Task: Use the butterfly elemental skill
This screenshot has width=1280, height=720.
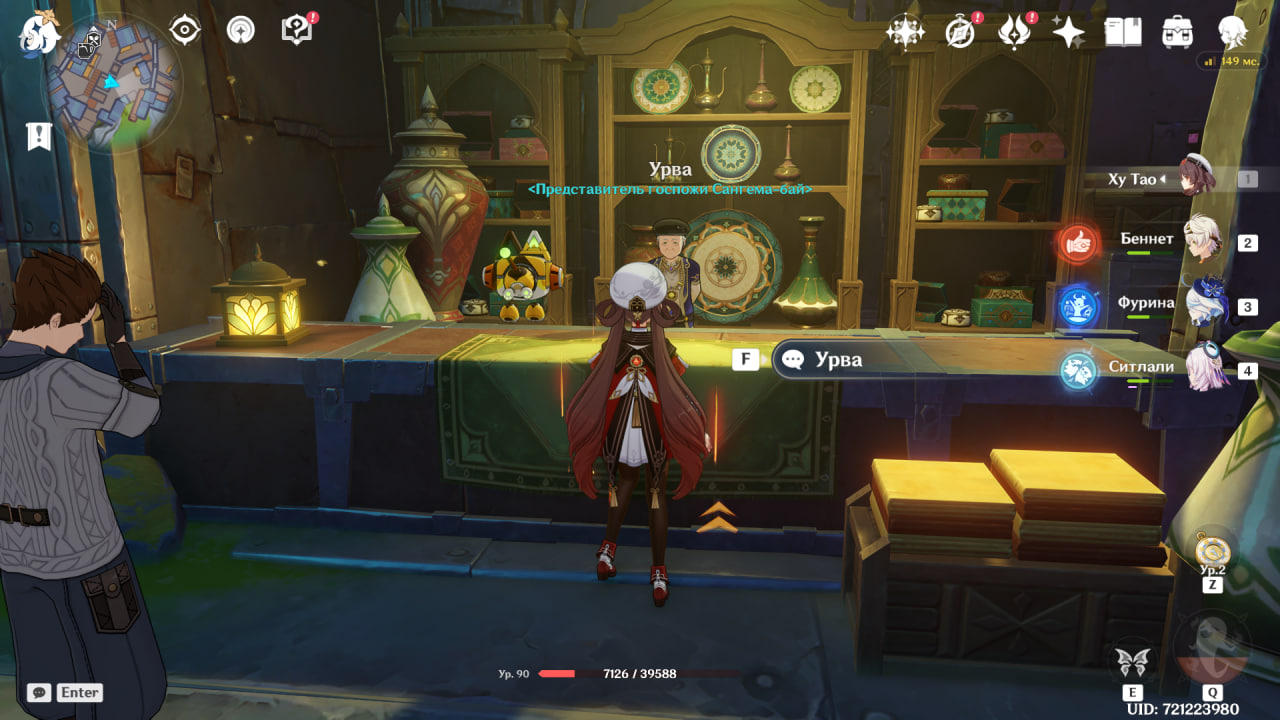Action: coord(1133,662)
